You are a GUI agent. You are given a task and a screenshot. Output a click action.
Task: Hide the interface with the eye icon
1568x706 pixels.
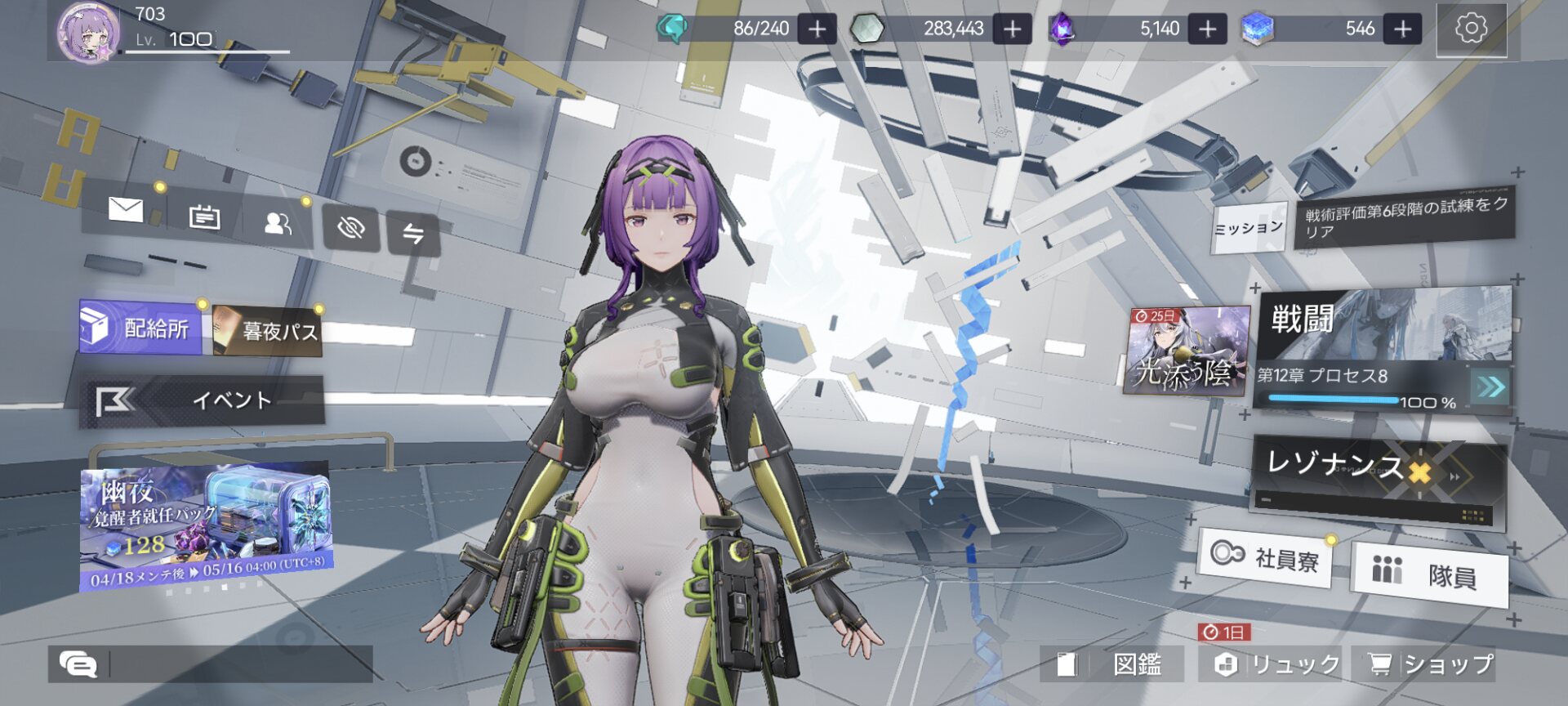(x=351, y=228)
